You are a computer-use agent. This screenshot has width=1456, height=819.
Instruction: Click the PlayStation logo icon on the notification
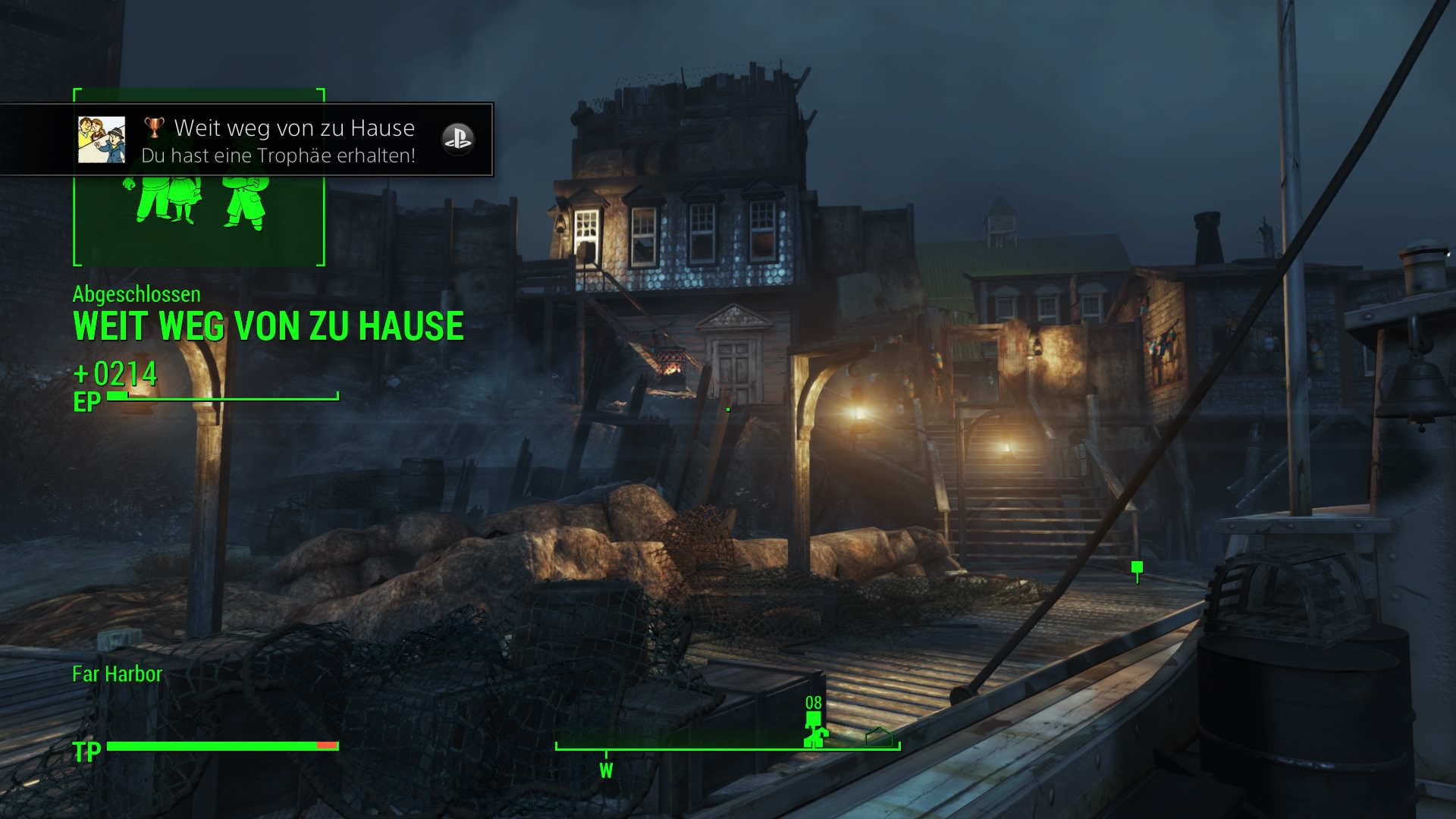457,140
